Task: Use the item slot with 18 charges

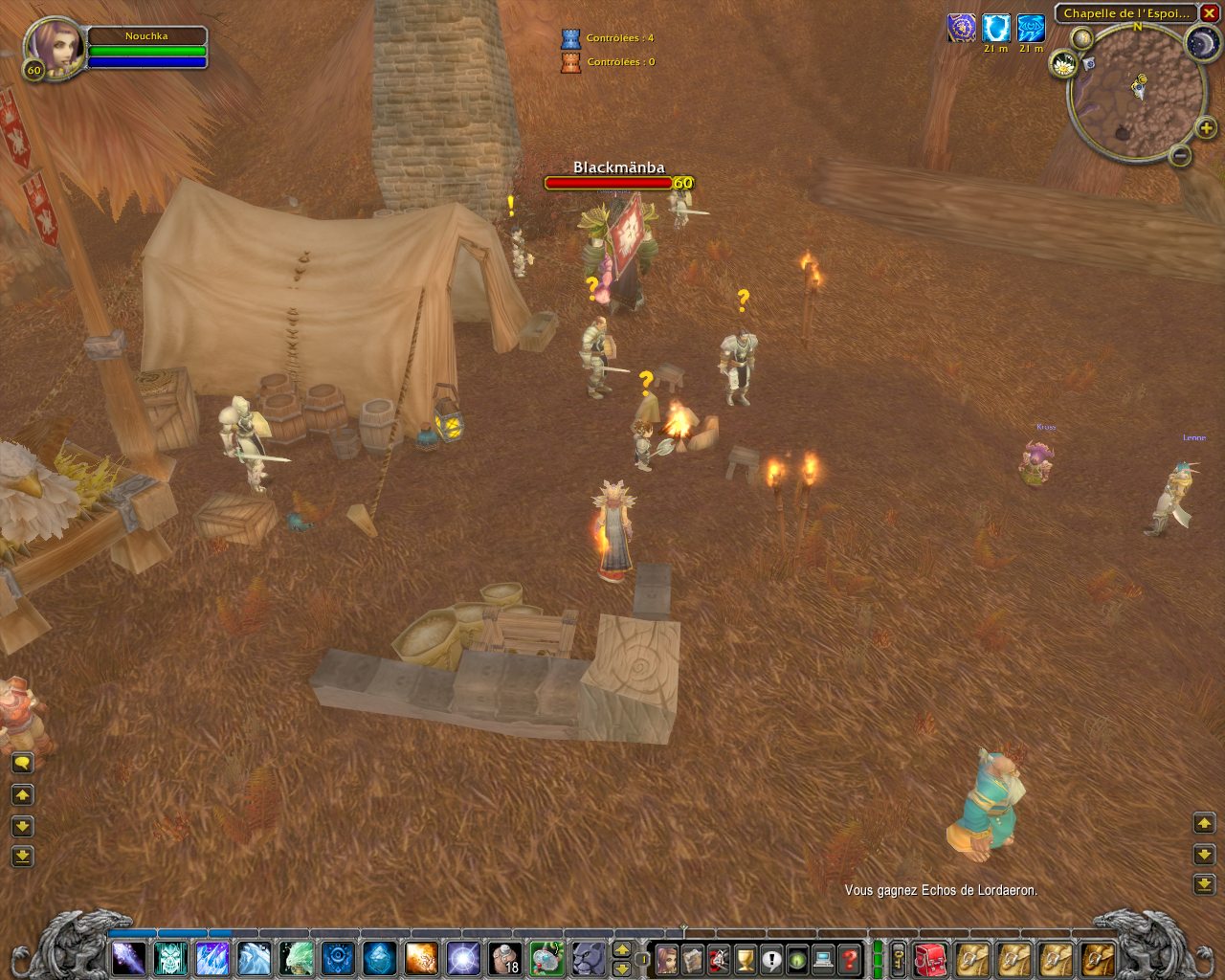Action: 505,958
